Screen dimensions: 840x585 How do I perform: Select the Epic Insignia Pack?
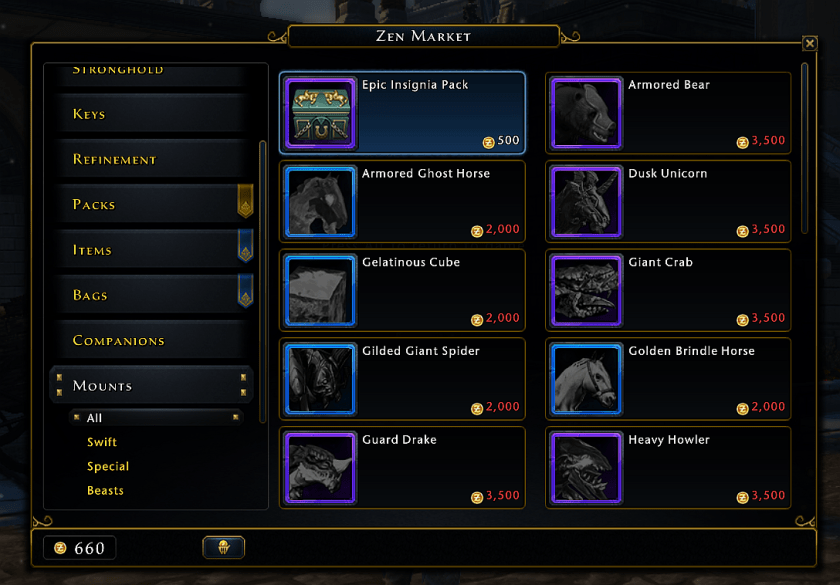402,112
